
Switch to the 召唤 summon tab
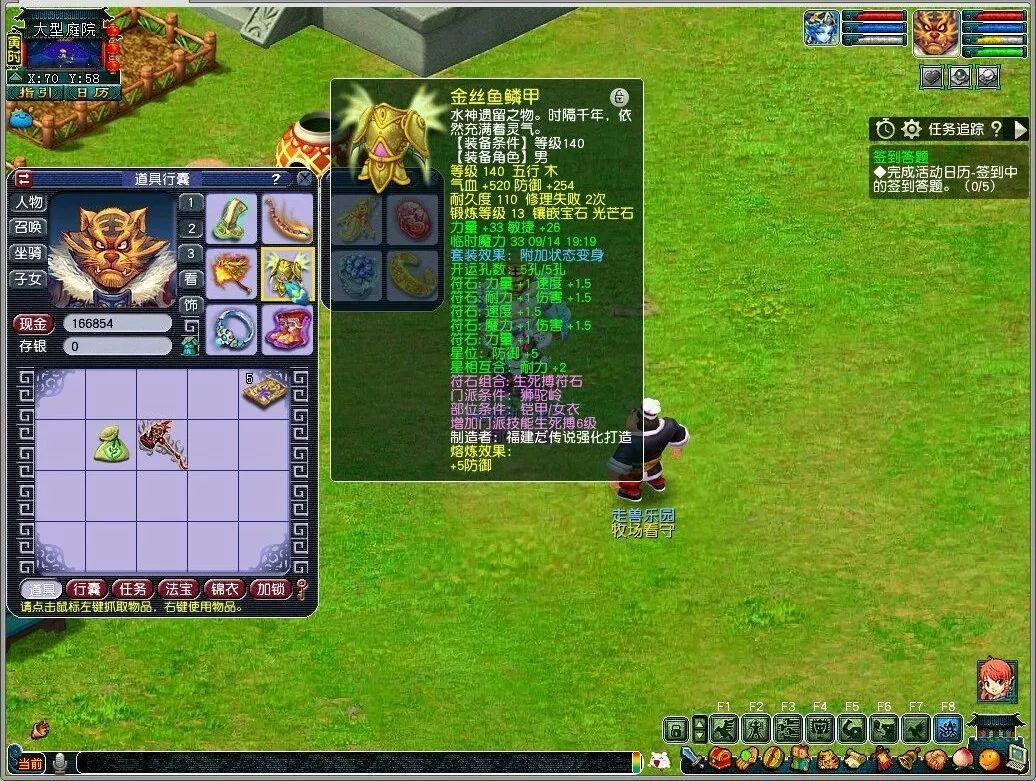pyautogui.click(x=28, y=228)
